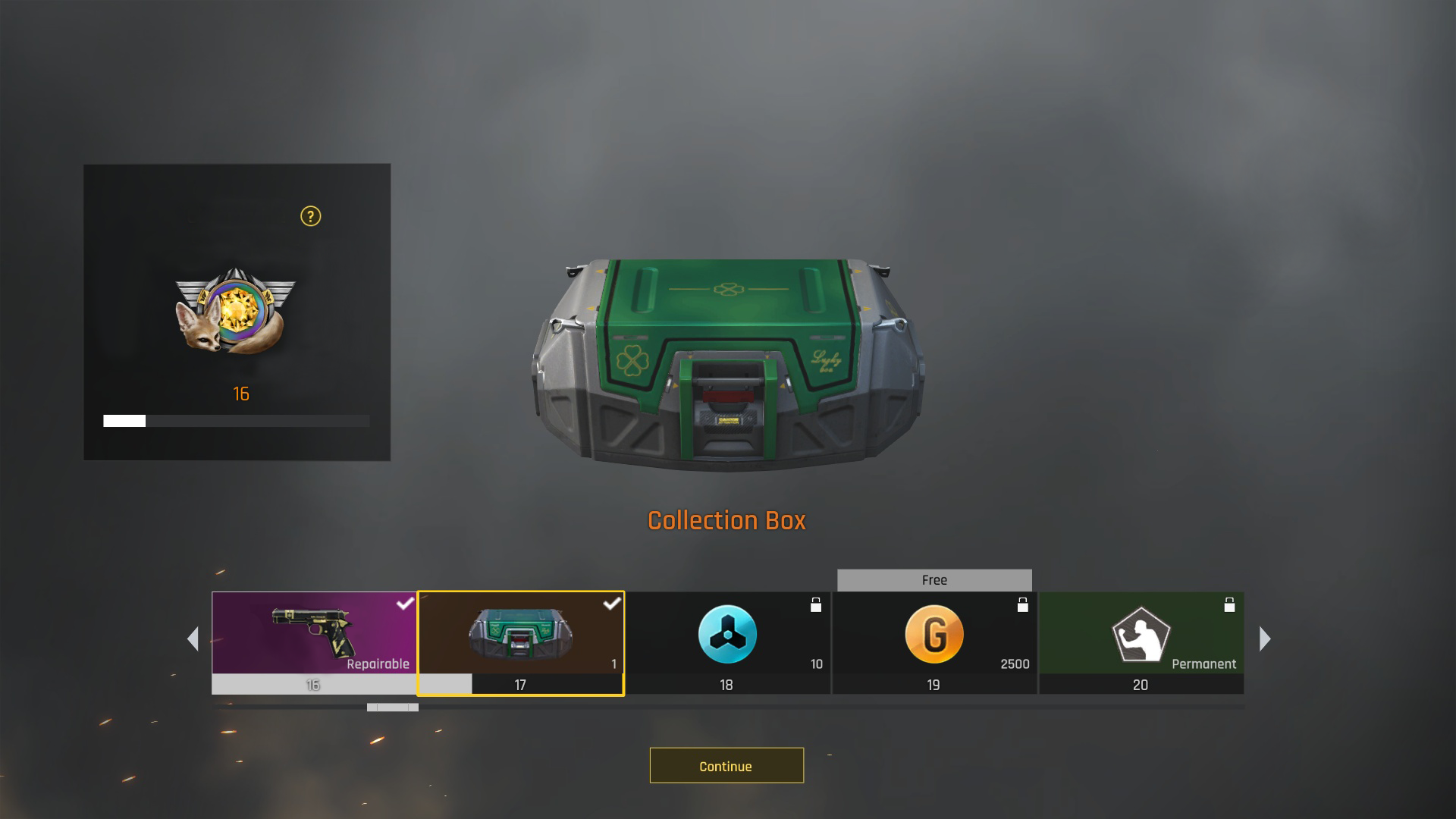Choose the level 17 Collection Box tile
The width and height of the screenshot is (1456, 819).
pyautogui.click(x=520, y=642)
